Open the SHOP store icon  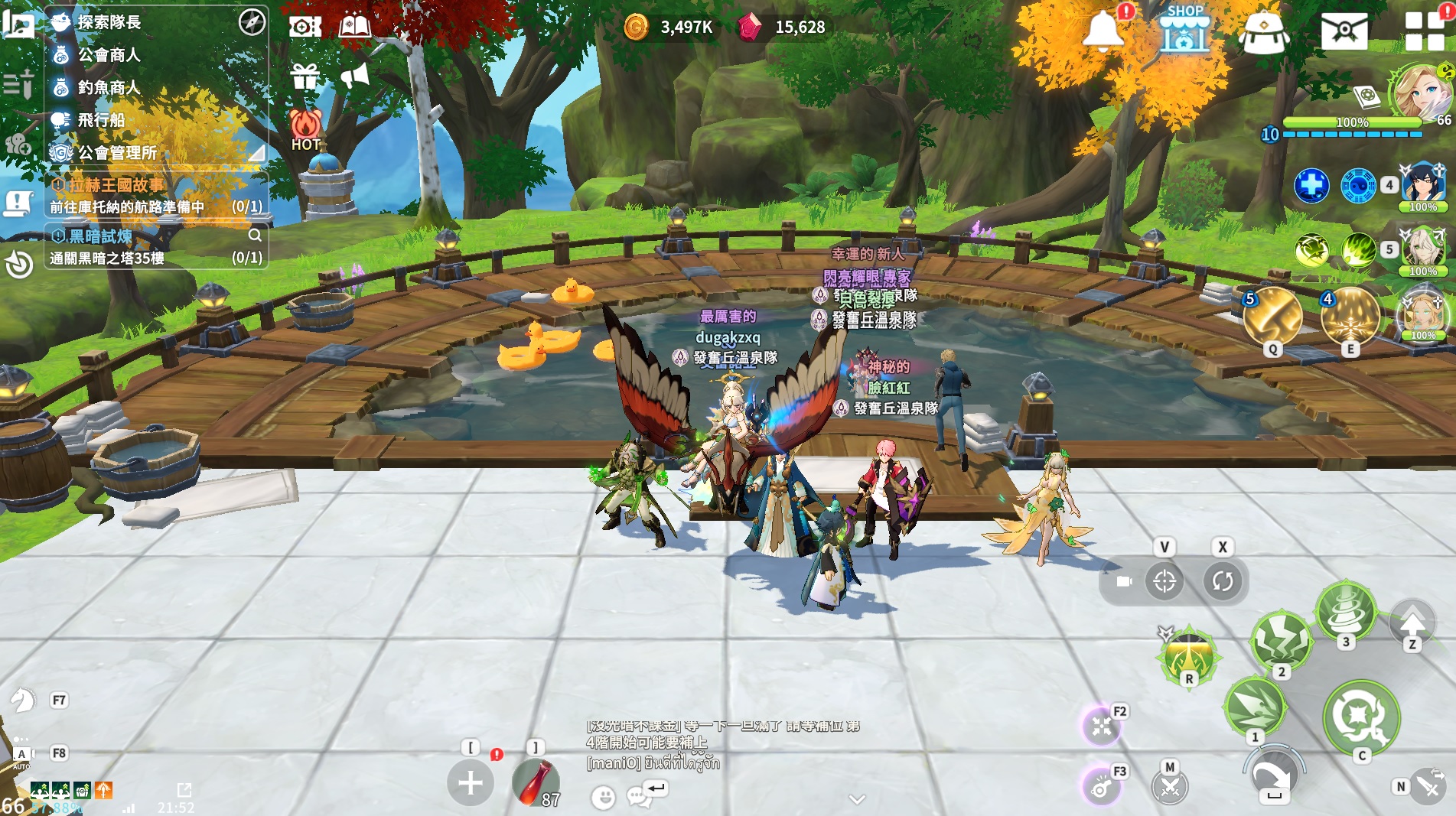tap(1184, 29)
